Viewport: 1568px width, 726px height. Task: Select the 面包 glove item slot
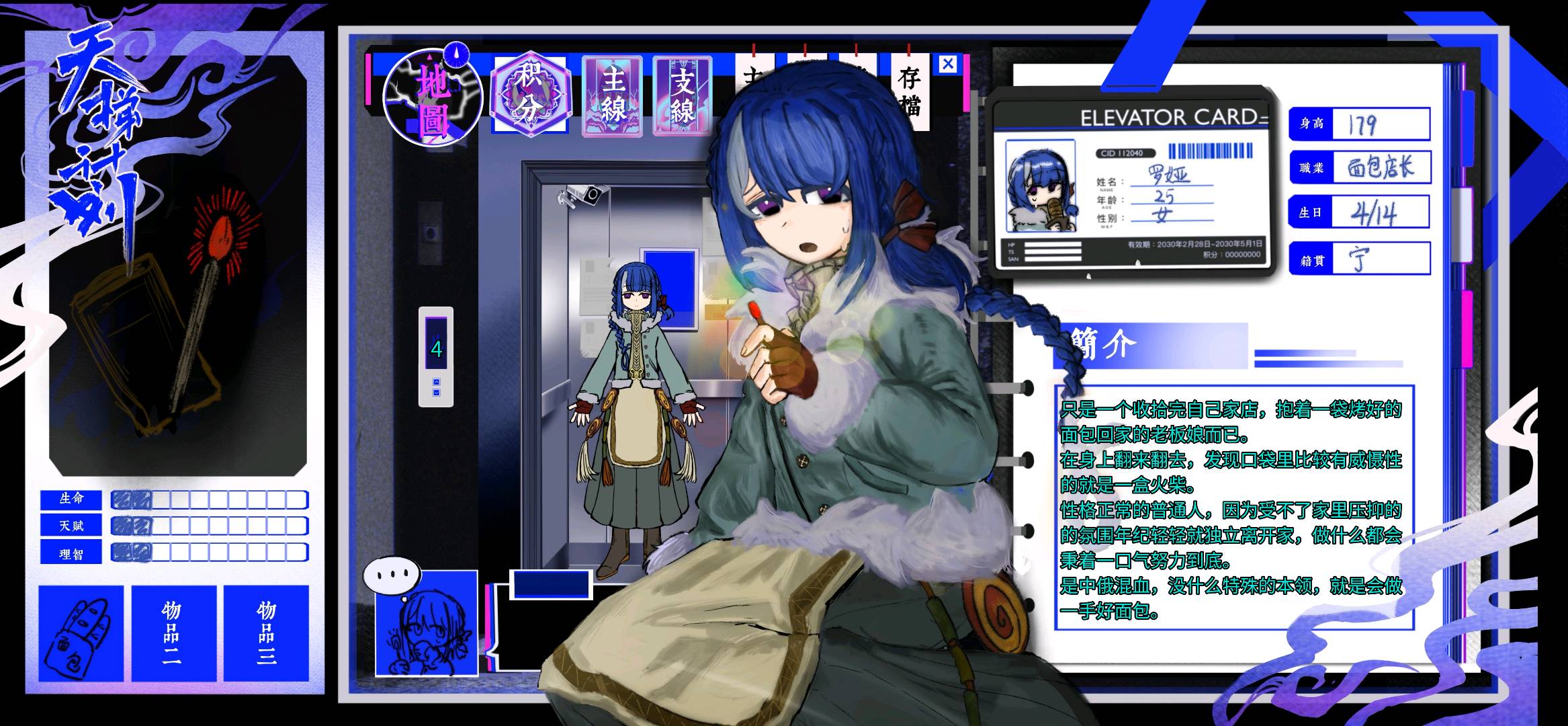point(81,633)
